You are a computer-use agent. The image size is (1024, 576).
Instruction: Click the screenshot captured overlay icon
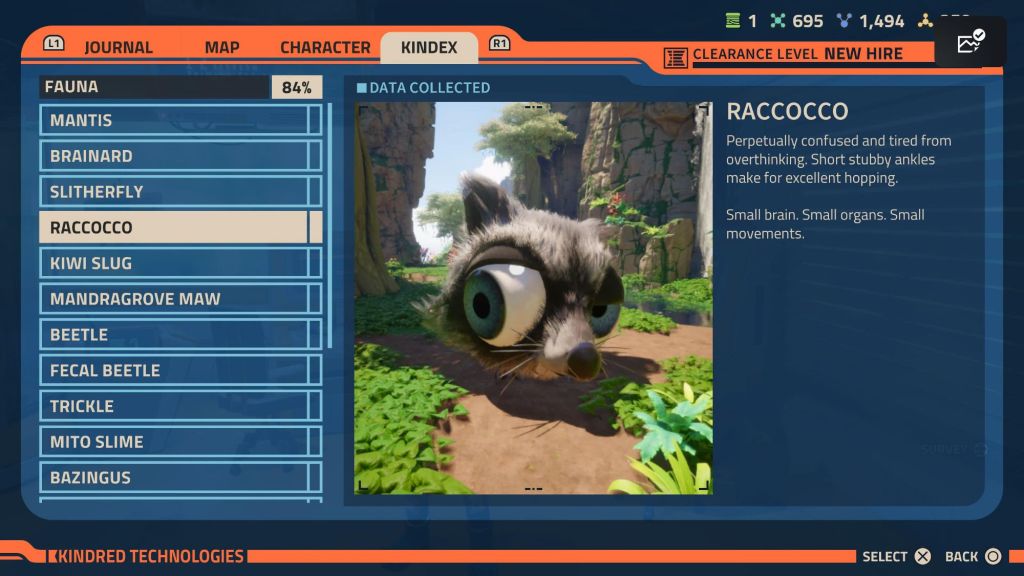point(970,43)
